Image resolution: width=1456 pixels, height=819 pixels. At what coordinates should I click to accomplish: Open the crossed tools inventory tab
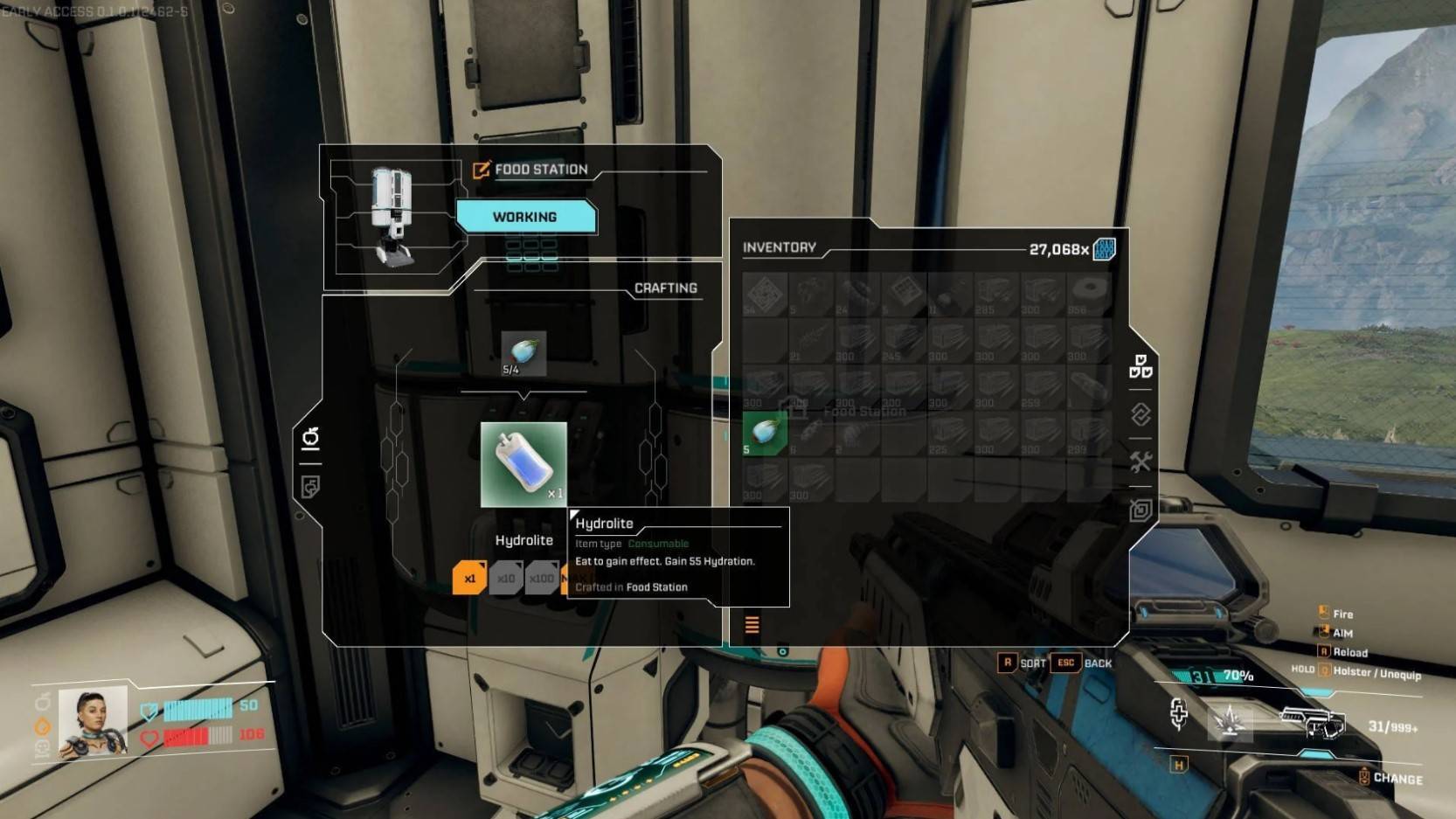tap(1141, 462)
